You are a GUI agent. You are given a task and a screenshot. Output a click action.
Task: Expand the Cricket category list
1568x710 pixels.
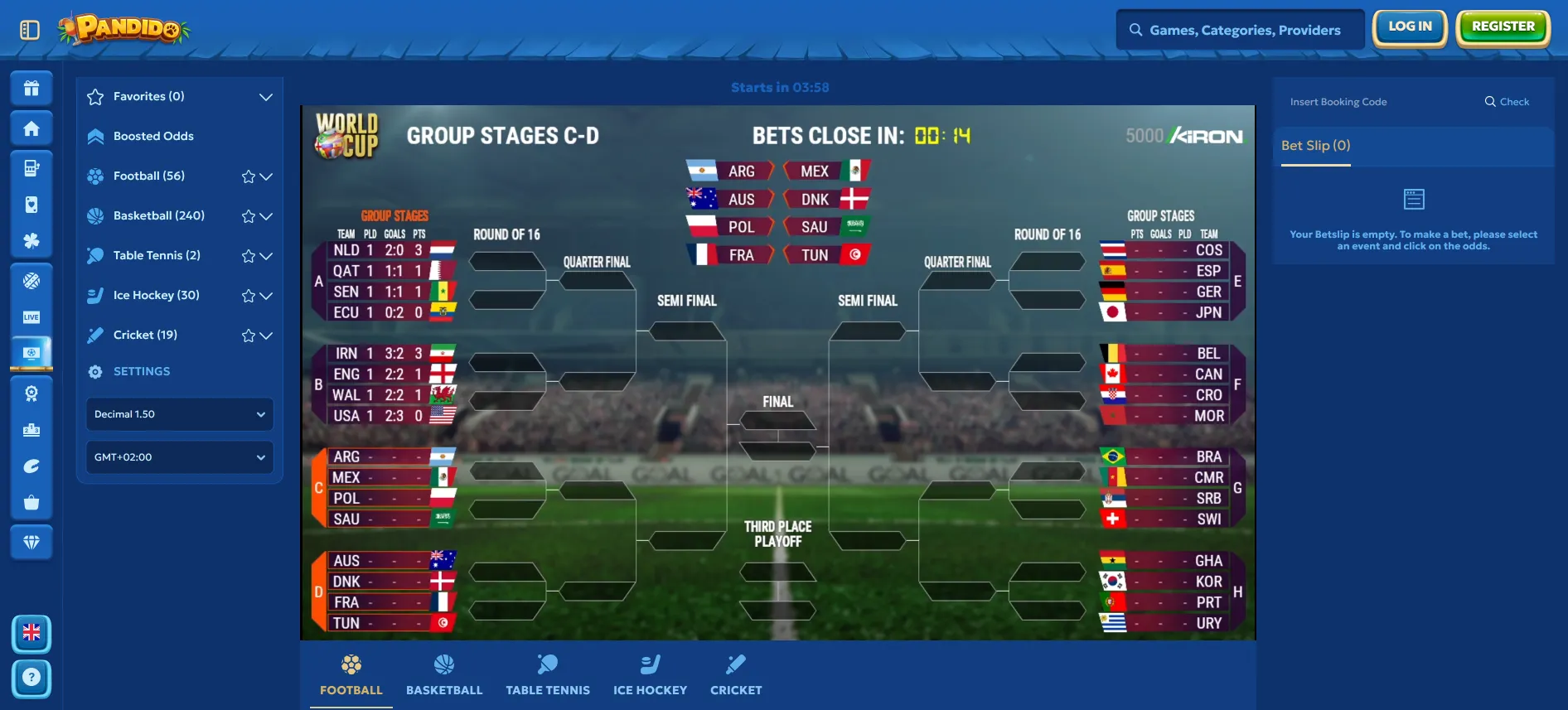point(265,335)
